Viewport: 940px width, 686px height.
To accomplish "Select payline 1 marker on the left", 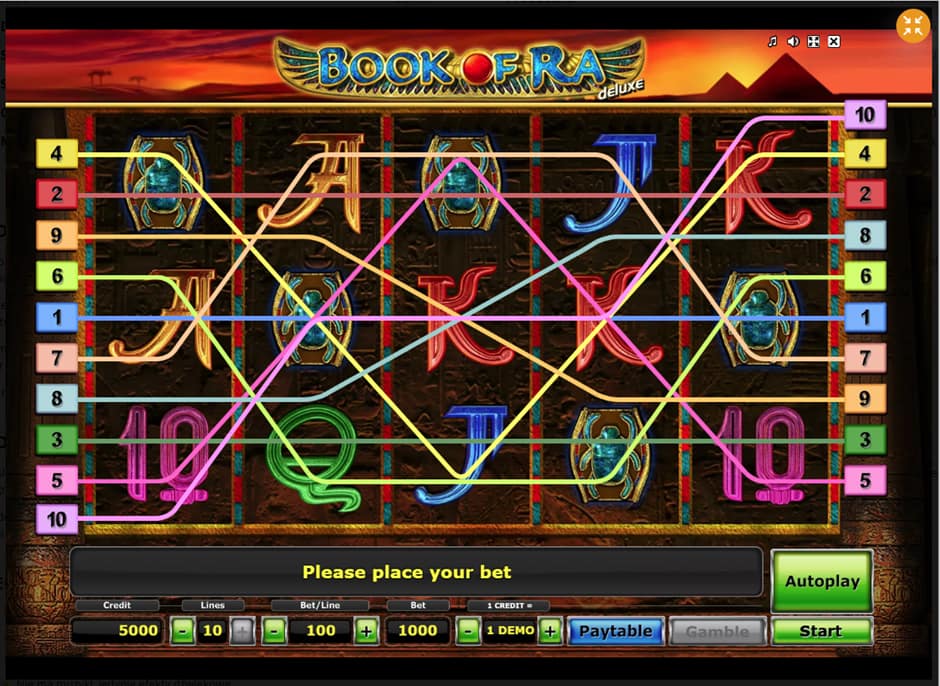I will (x=56, y=317).
